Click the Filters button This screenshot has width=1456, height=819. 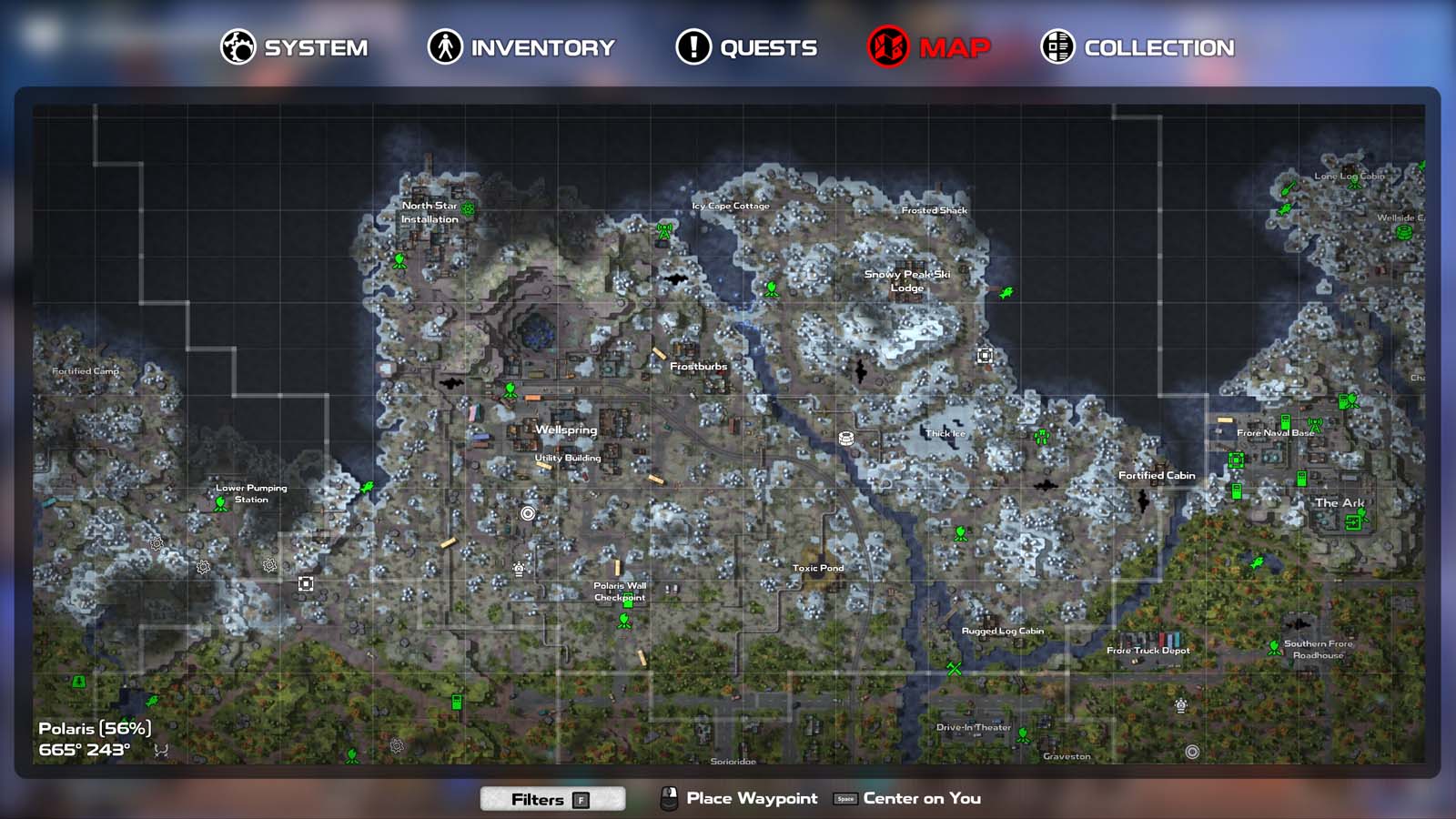pyautogui.click(x=551, y=799)
